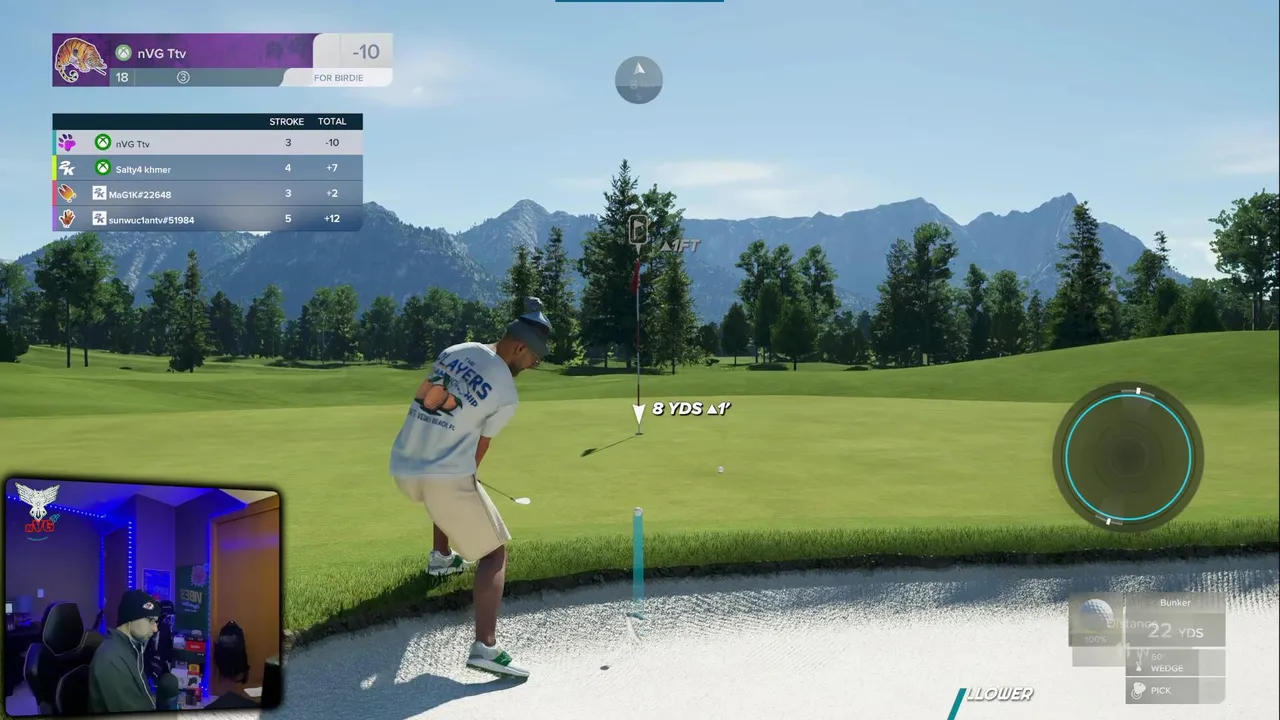Choose the Pick shot type option
This screenshot has height=720, width=1280.
tap(1174, 690)
